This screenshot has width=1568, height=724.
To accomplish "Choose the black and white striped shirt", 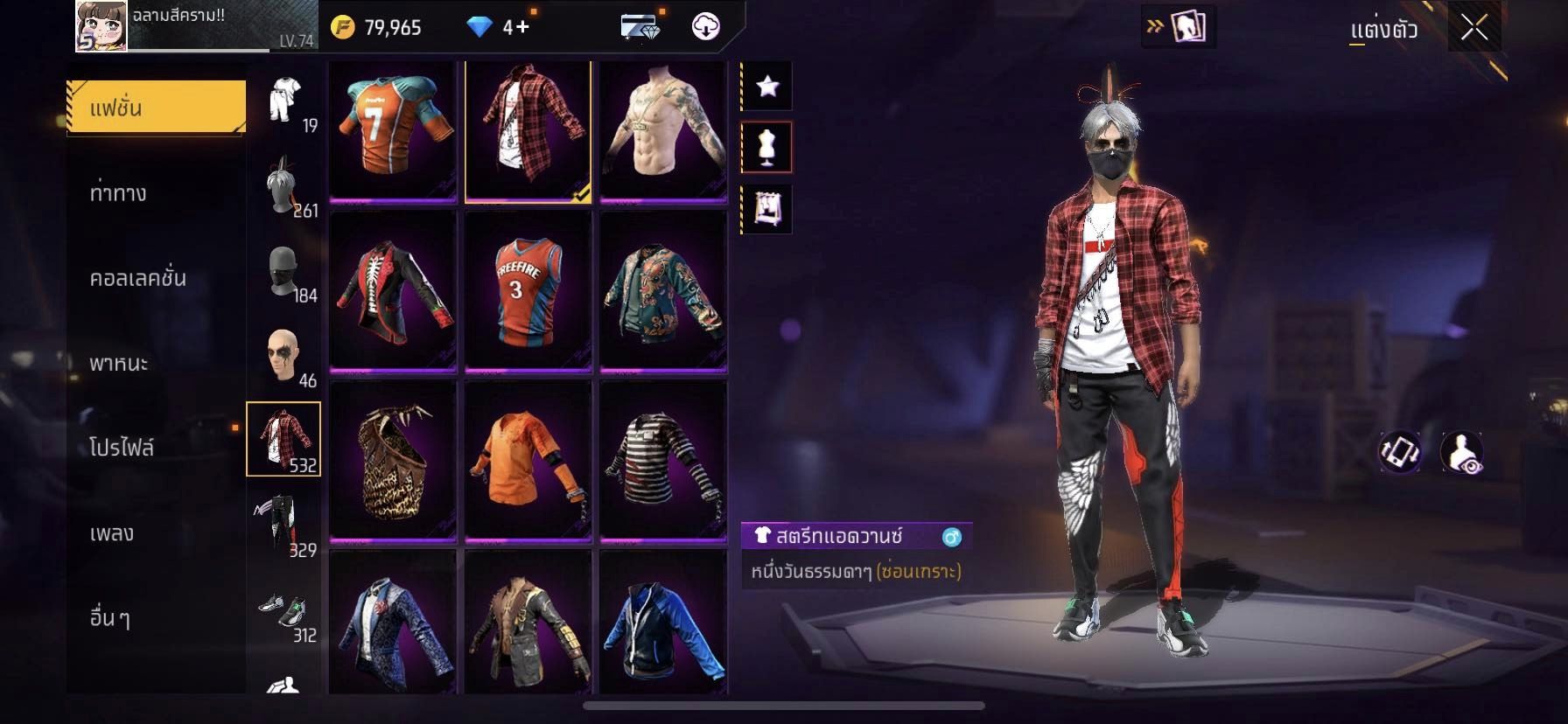I will pyautogui.click(x=663, y=461).
